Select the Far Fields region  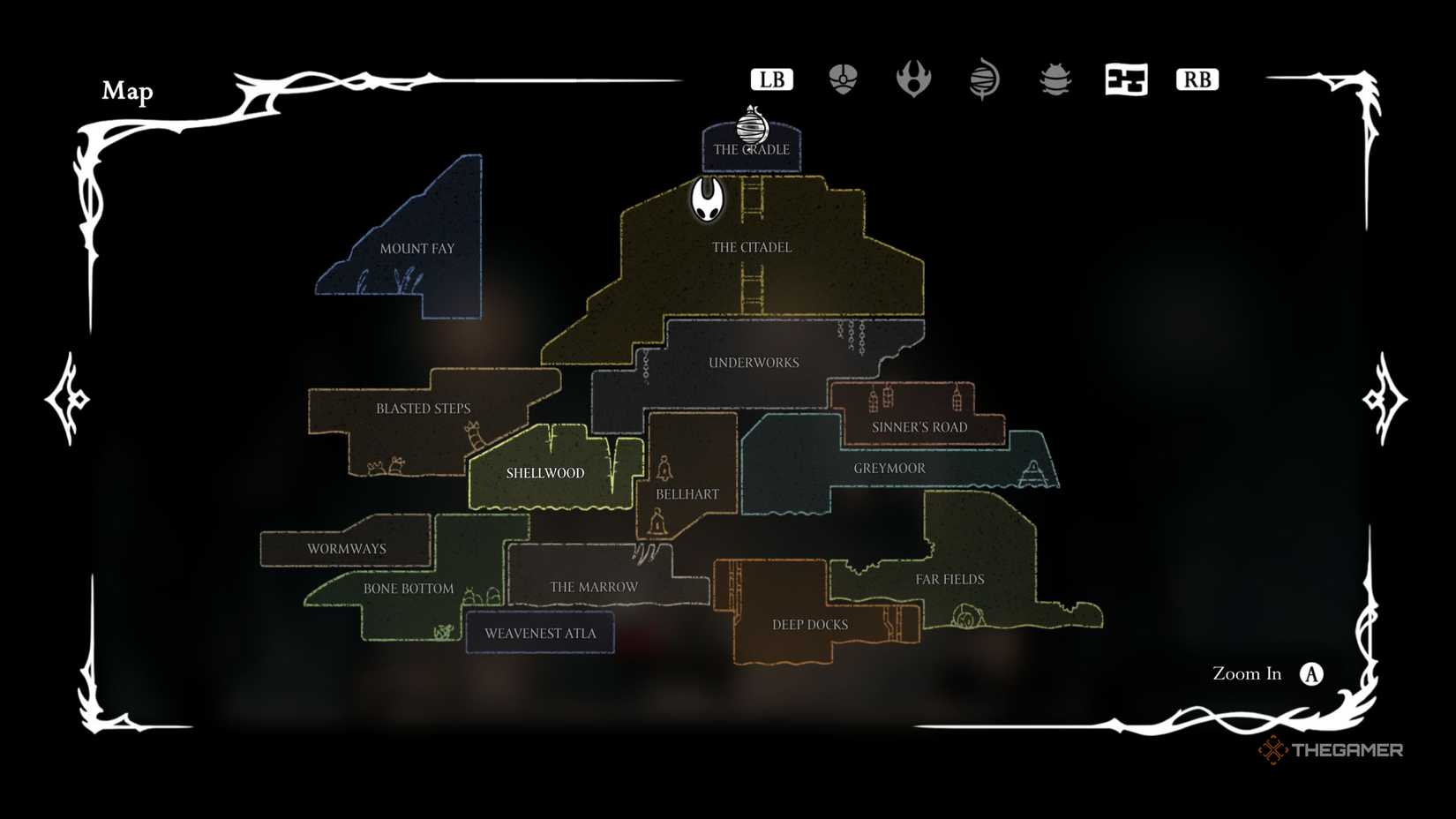click(949, 579)
